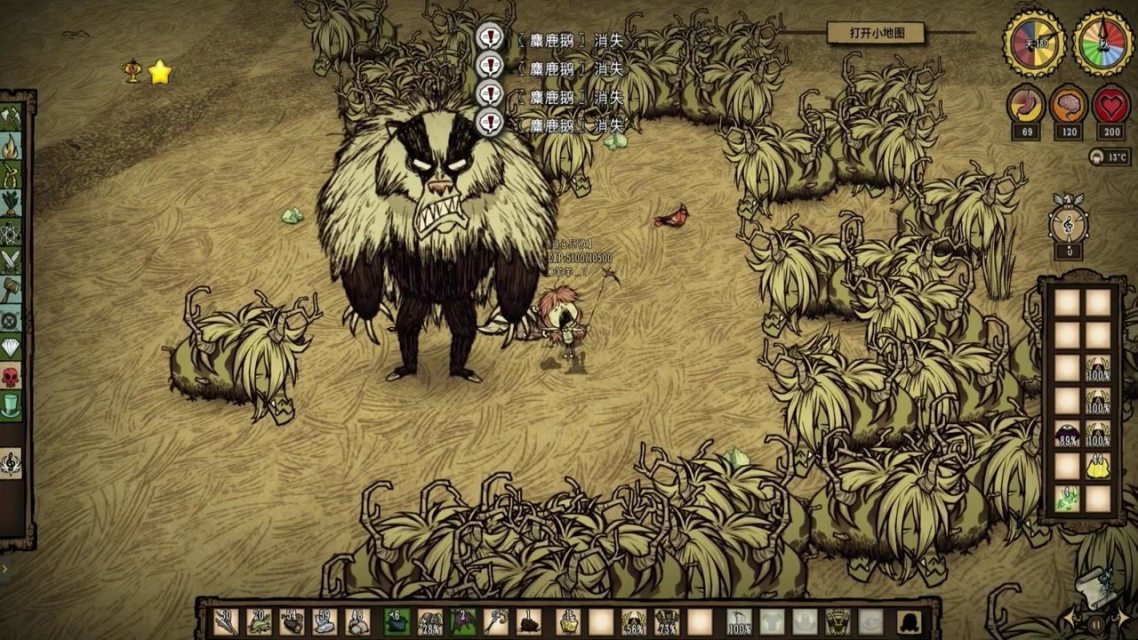
Task: Select the Survival rope-trap crafting tab
Action: [x=11, y=176]
